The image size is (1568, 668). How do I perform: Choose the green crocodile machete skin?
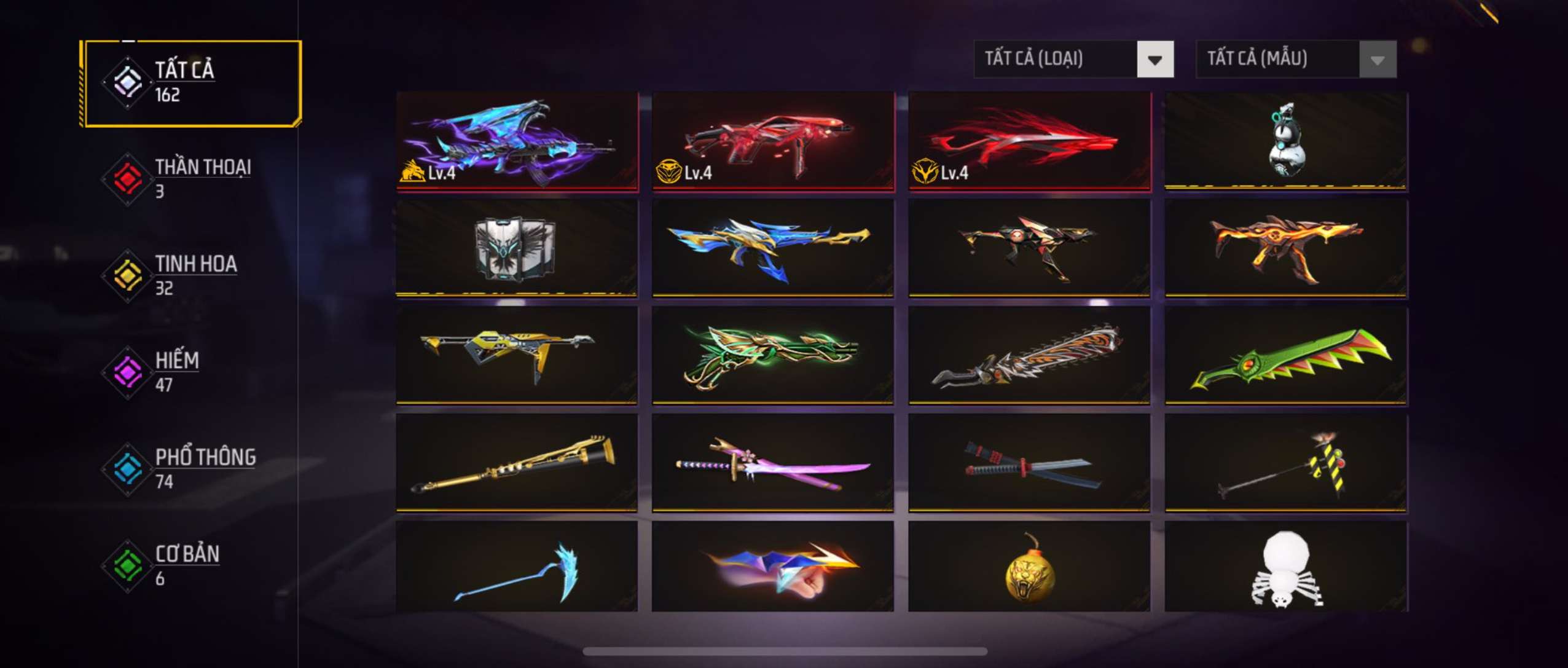tap(1285, 356)
